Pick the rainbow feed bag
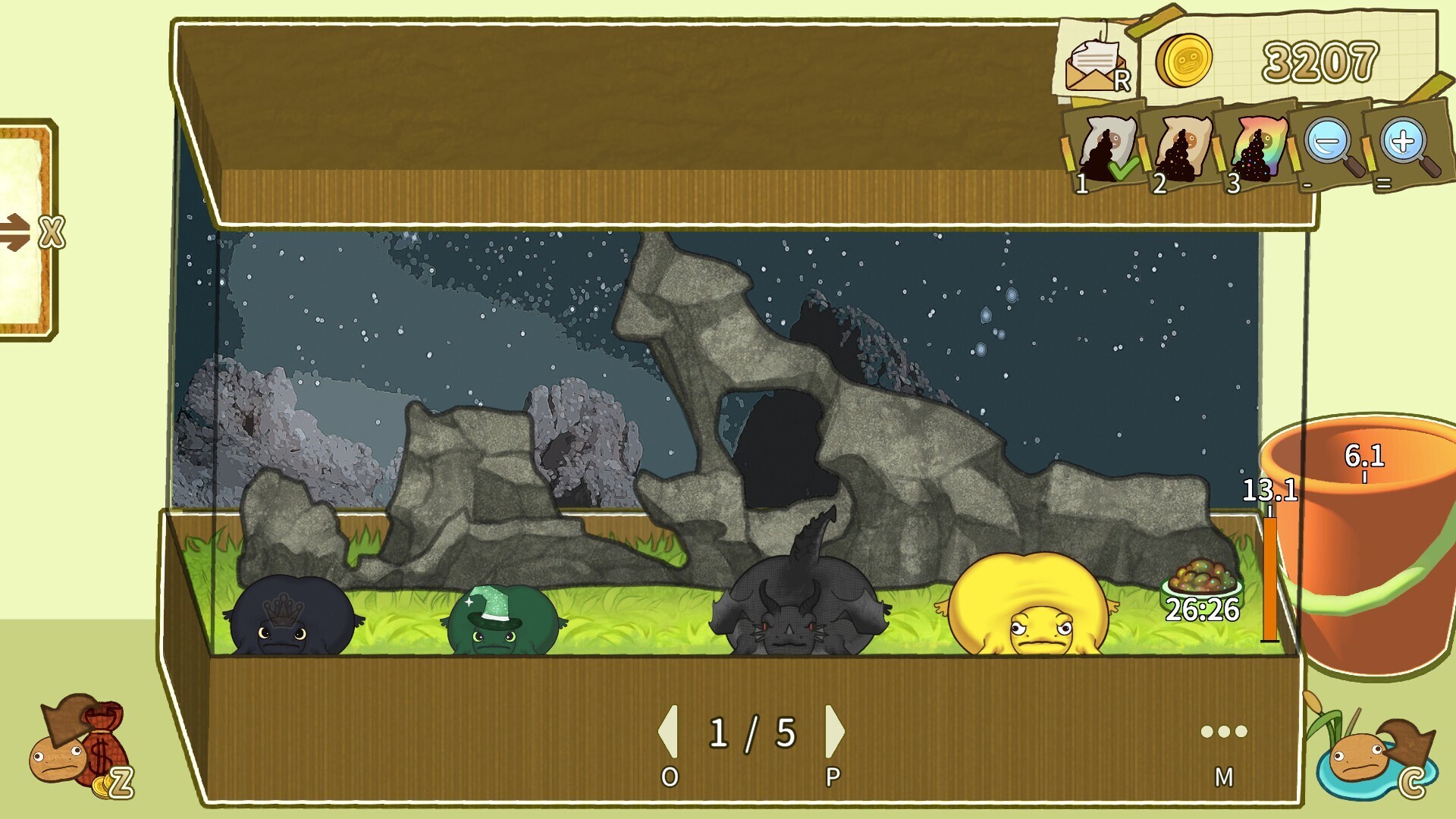The width and height of the screenshot is (1456, 819). pyautogui.click(x=1257, y=149)
